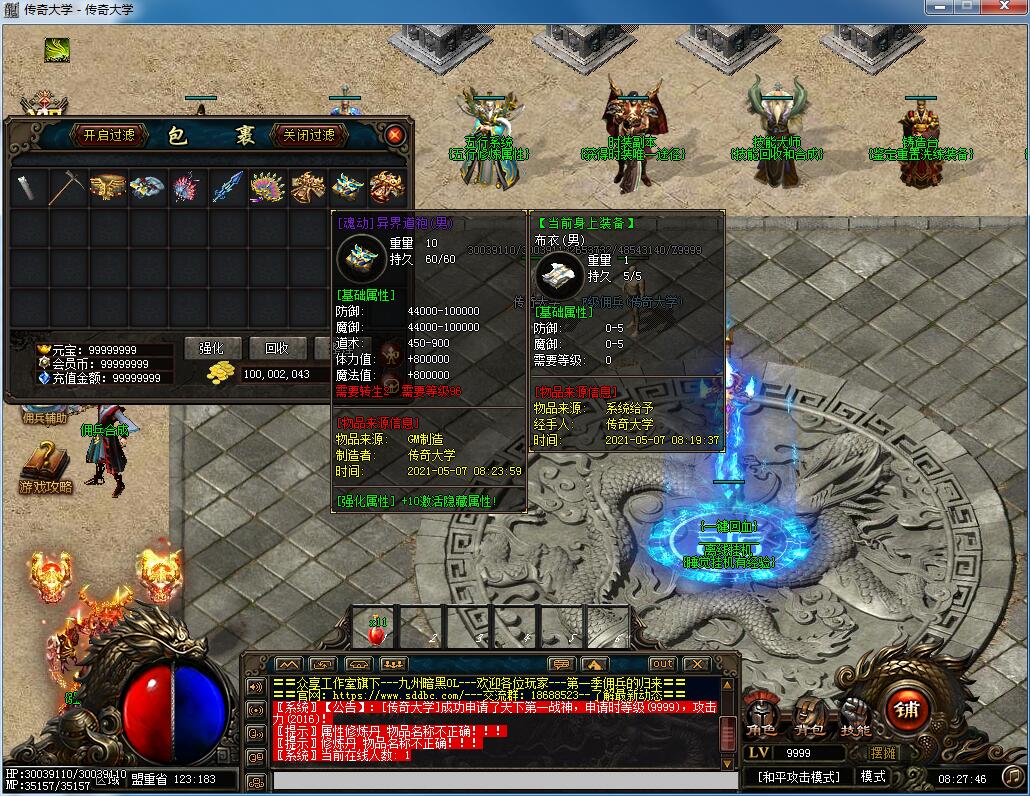Select the blue sword item slot
This screenshot has width=1030, height=796.
pyautogui.click(x=228, y=187)
